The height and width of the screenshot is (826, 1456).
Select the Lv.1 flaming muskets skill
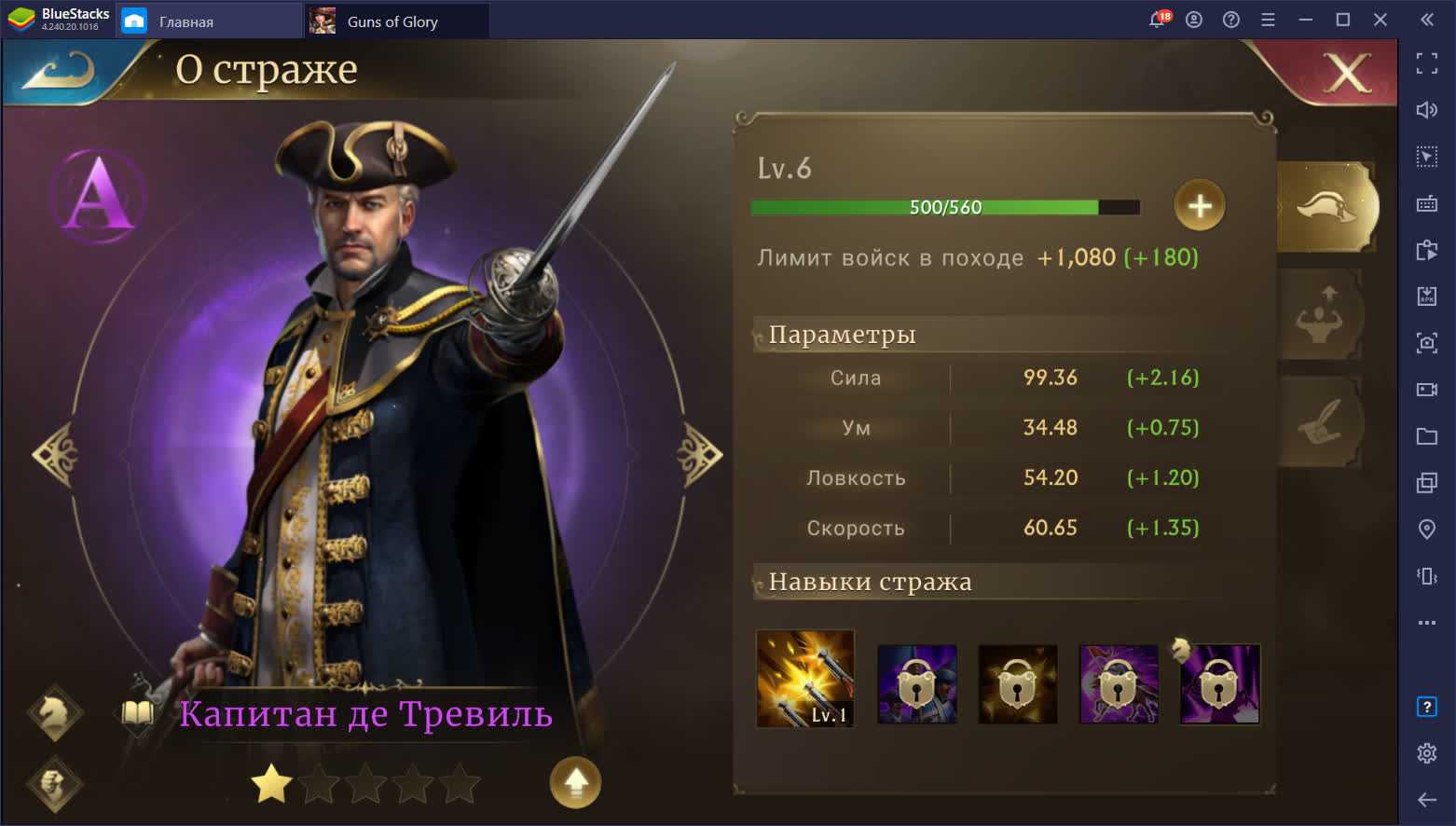(805, 679)
